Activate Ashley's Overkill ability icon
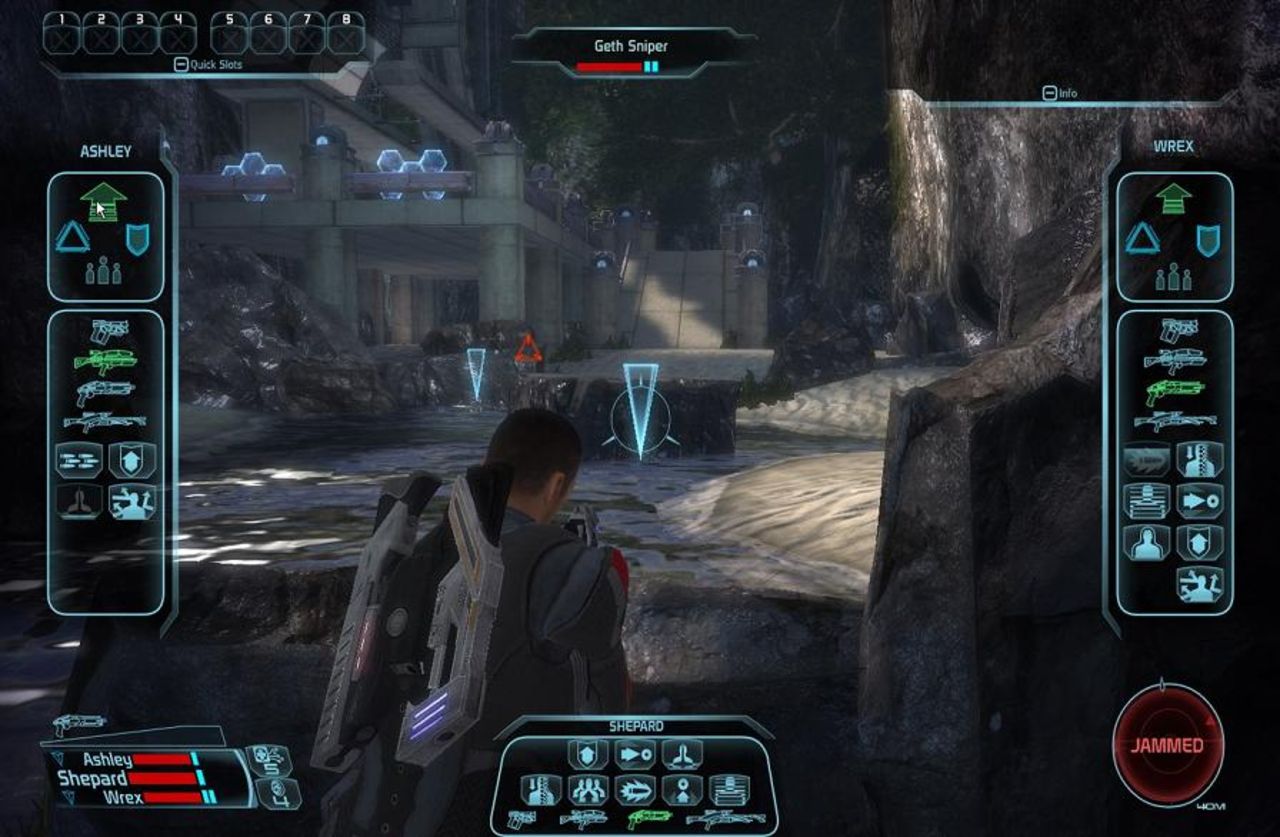1280x837 pixels. click(x=78, y=460)
